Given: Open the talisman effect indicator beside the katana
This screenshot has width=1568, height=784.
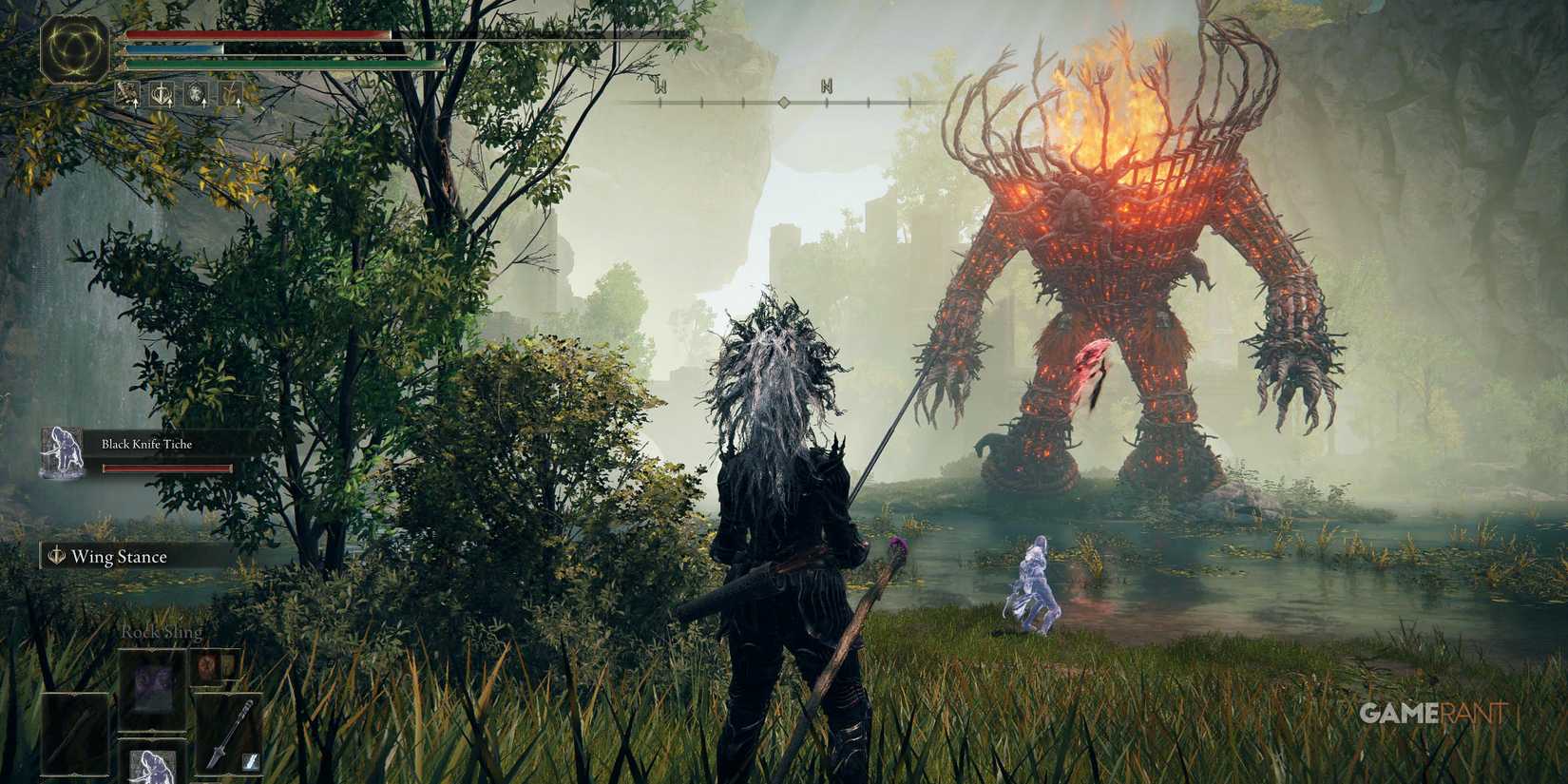Looking at the screenshot, I should pyautogui.click(x=250, y=760).
